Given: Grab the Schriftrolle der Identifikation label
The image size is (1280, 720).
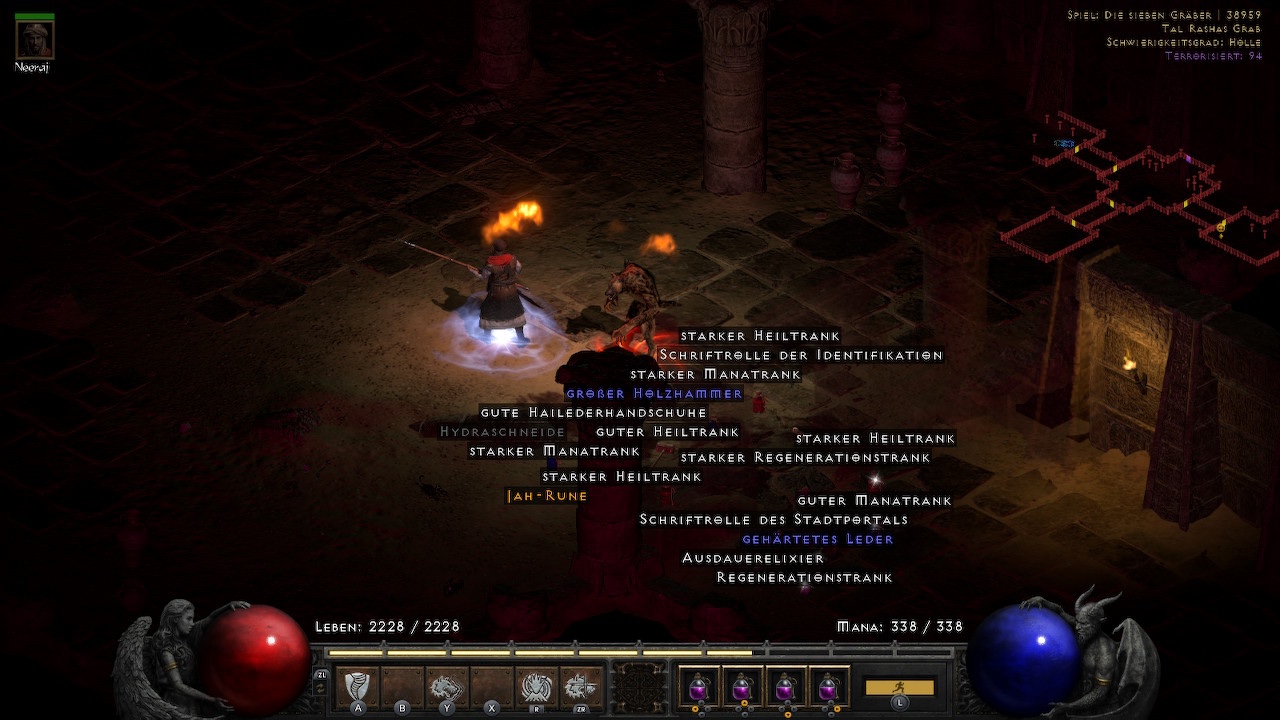Looking at the screenshot, I should 801,355.
